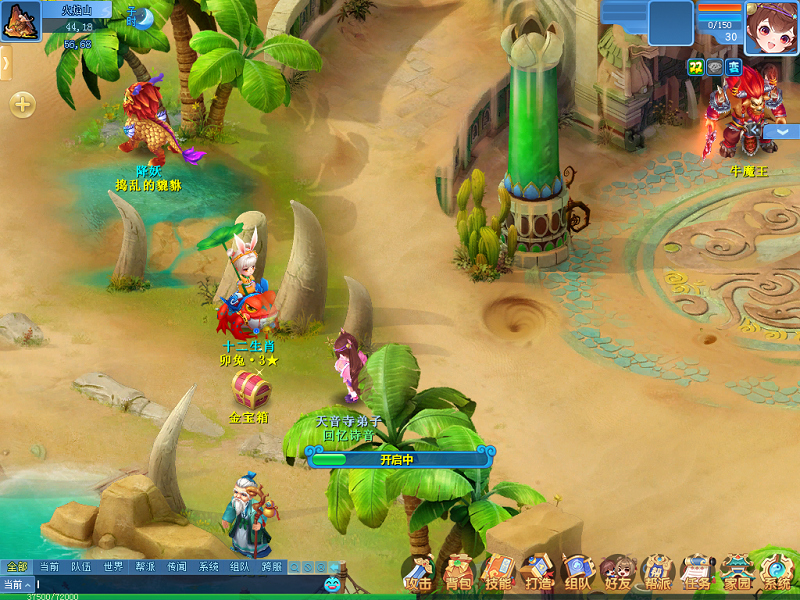Open the 组队 team panel

[577, 573]
